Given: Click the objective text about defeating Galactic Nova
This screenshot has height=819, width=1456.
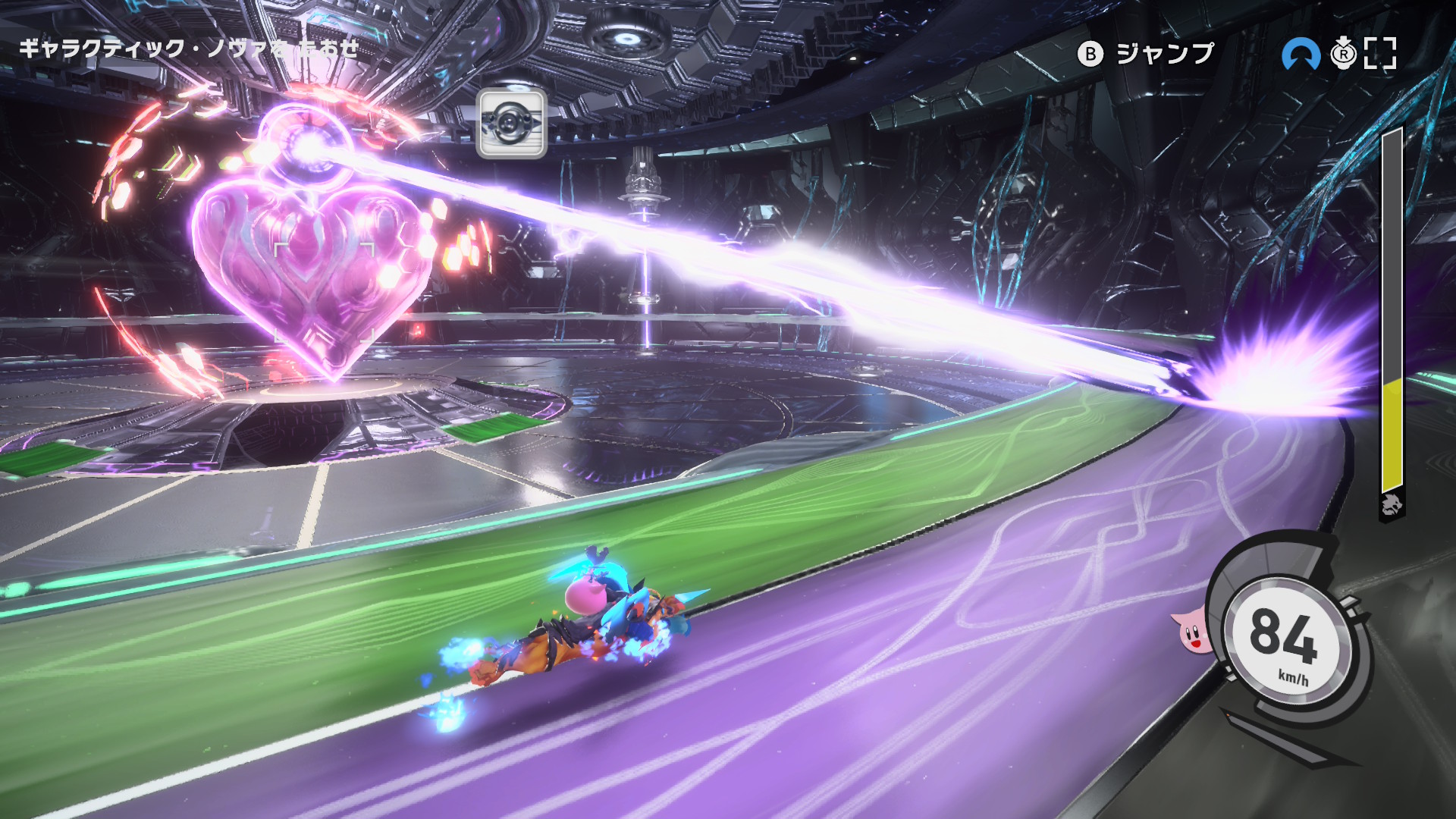Looking at the screenshot, I should pyautogui.click(x=189, y=49).
